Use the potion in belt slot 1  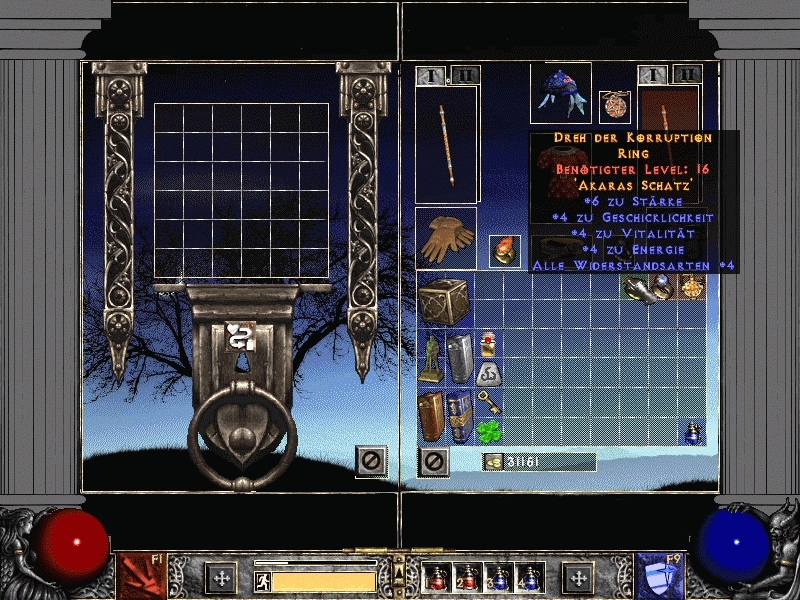coord(437,577)
